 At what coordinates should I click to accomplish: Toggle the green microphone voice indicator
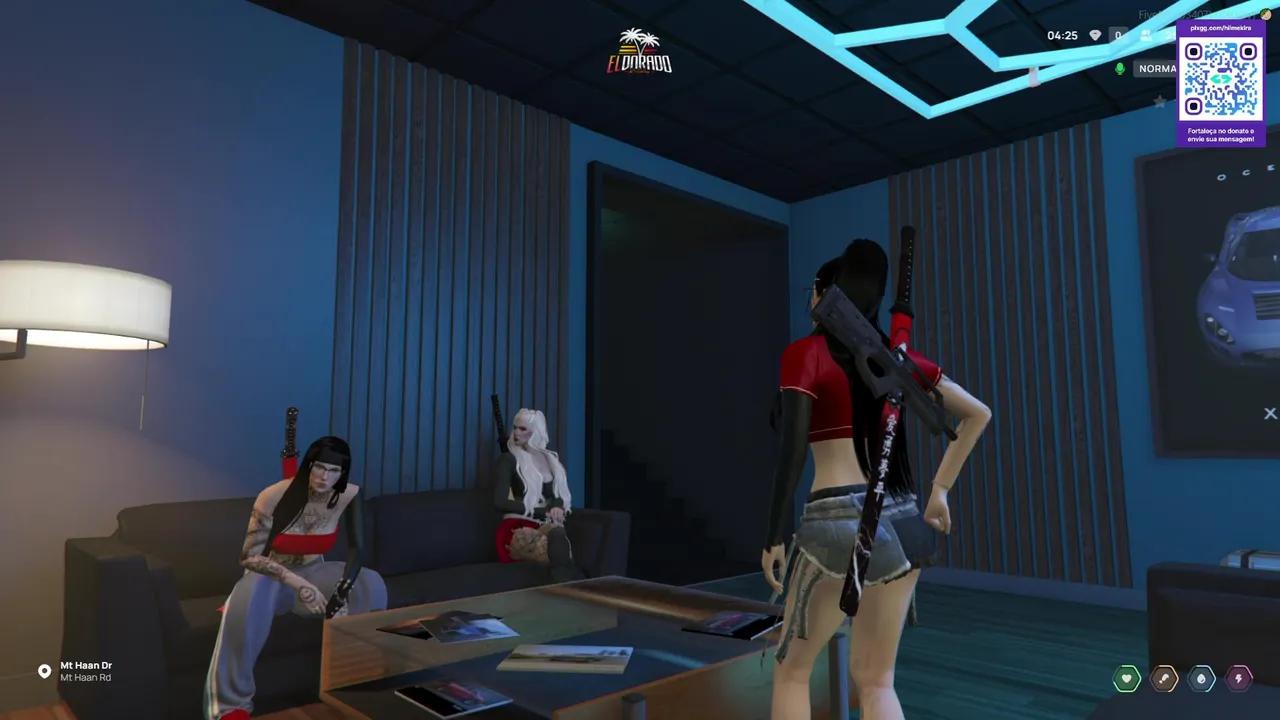(1120, 68)
